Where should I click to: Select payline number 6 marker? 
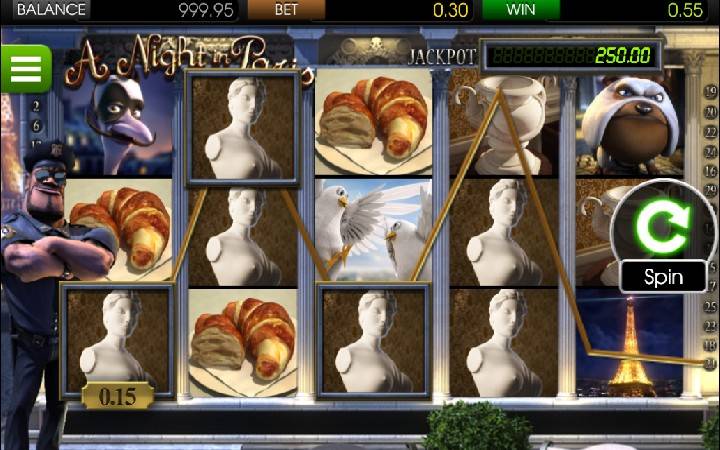coord(37,126)
